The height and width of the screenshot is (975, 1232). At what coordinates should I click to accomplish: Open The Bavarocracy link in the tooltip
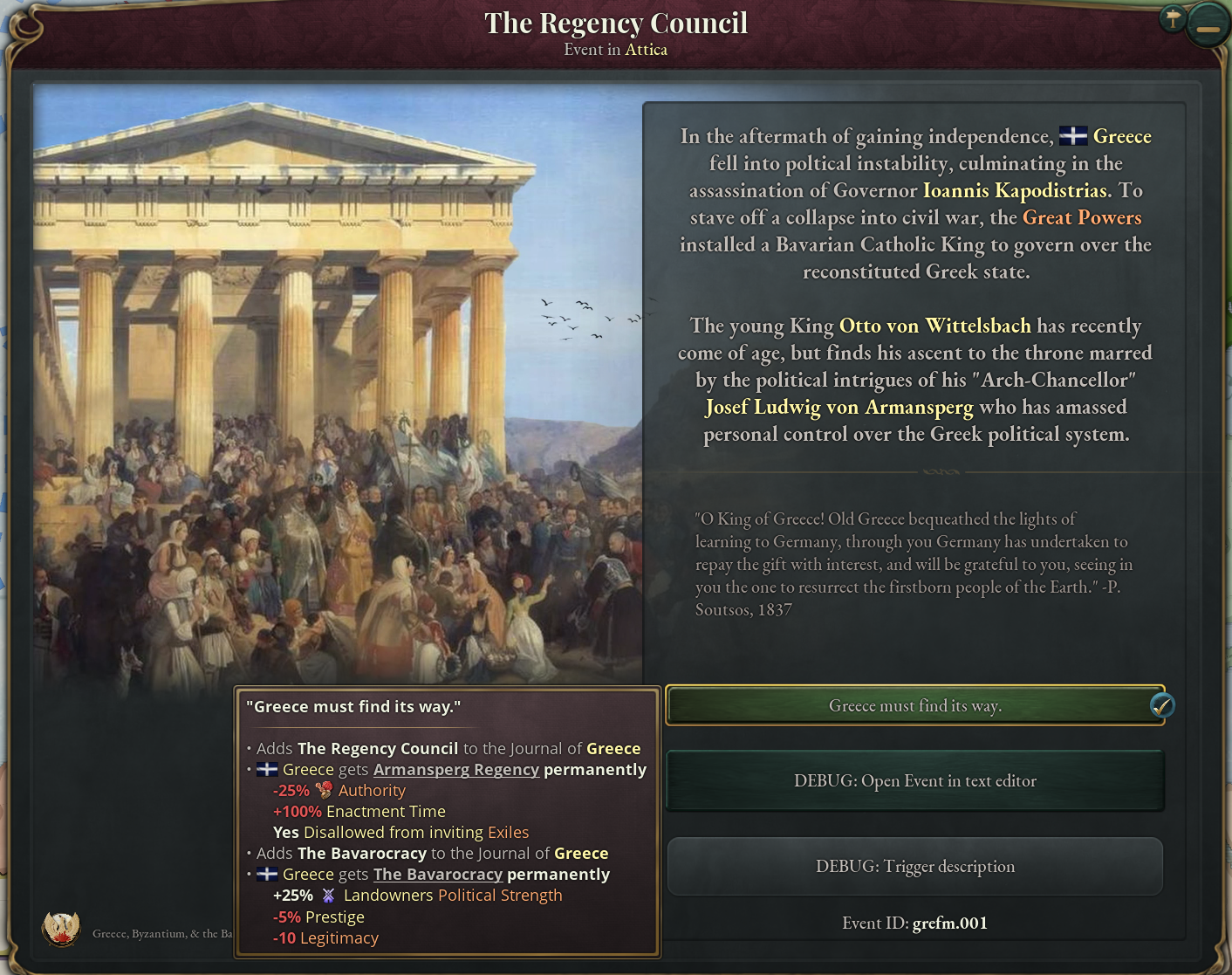coord(438,874)
